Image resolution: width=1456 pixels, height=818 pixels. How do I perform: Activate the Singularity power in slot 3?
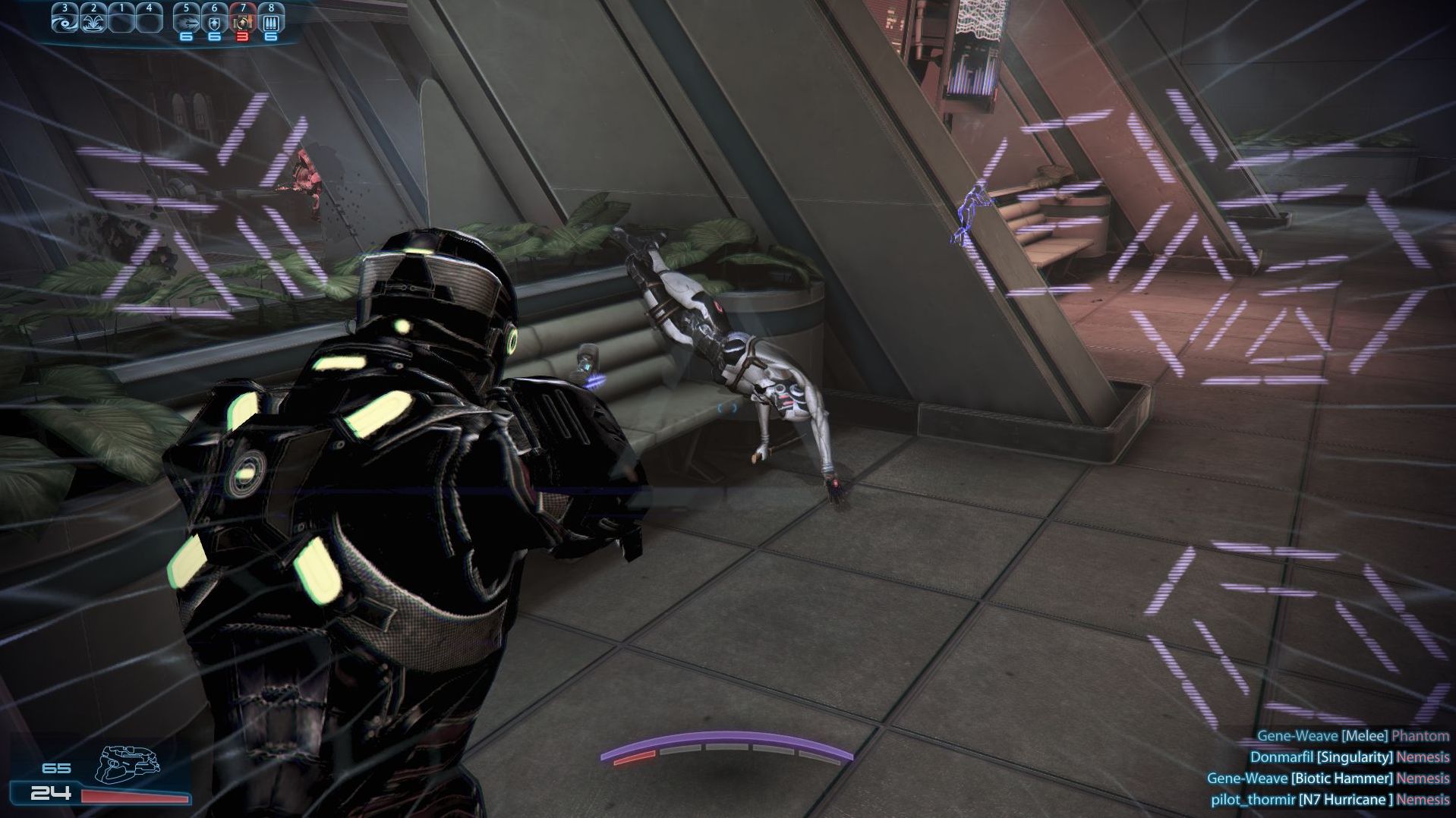click(x=65, y=19)
